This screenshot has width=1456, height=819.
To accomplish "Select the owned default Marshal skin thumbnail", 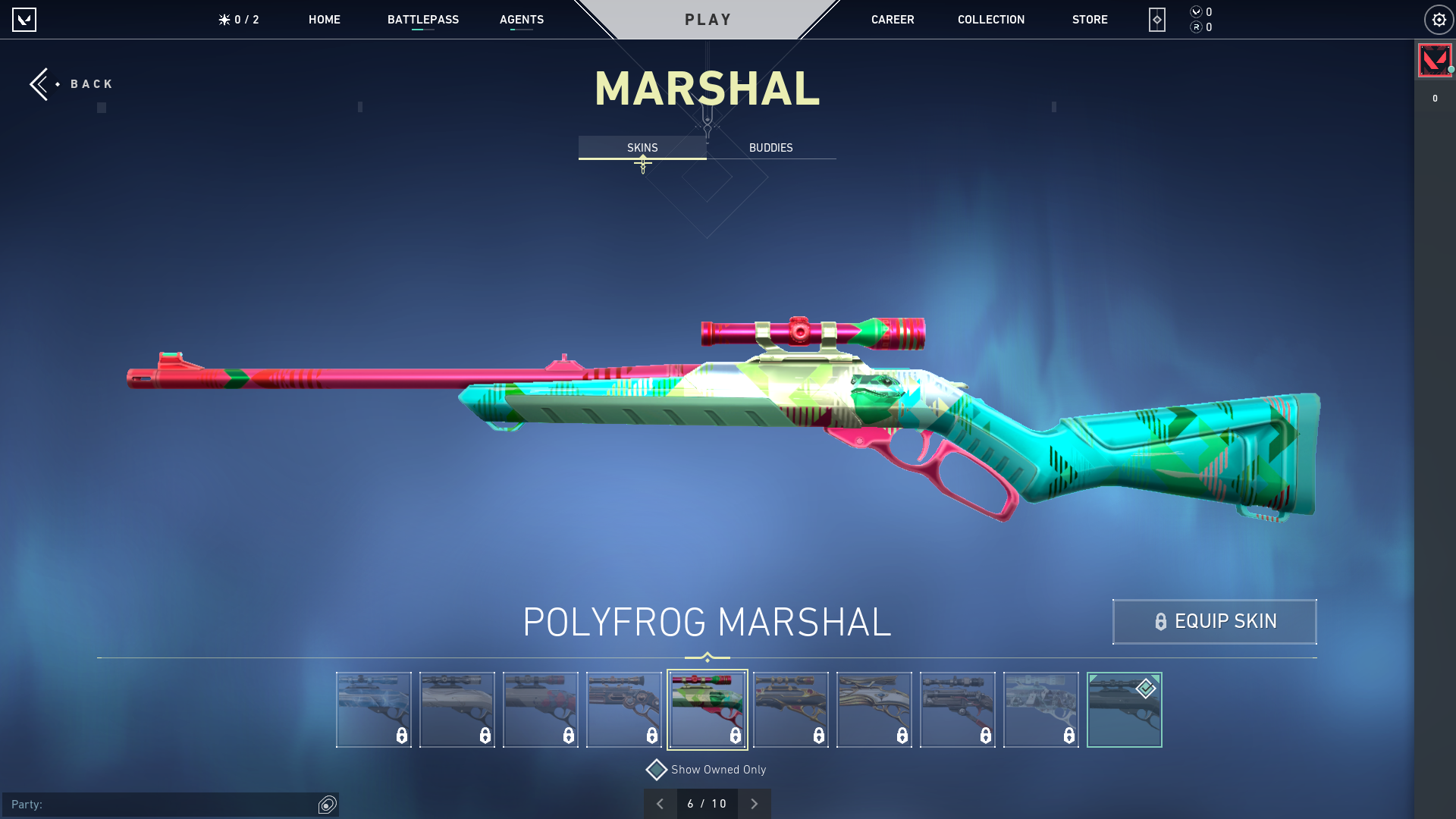I will point(1124,710).
